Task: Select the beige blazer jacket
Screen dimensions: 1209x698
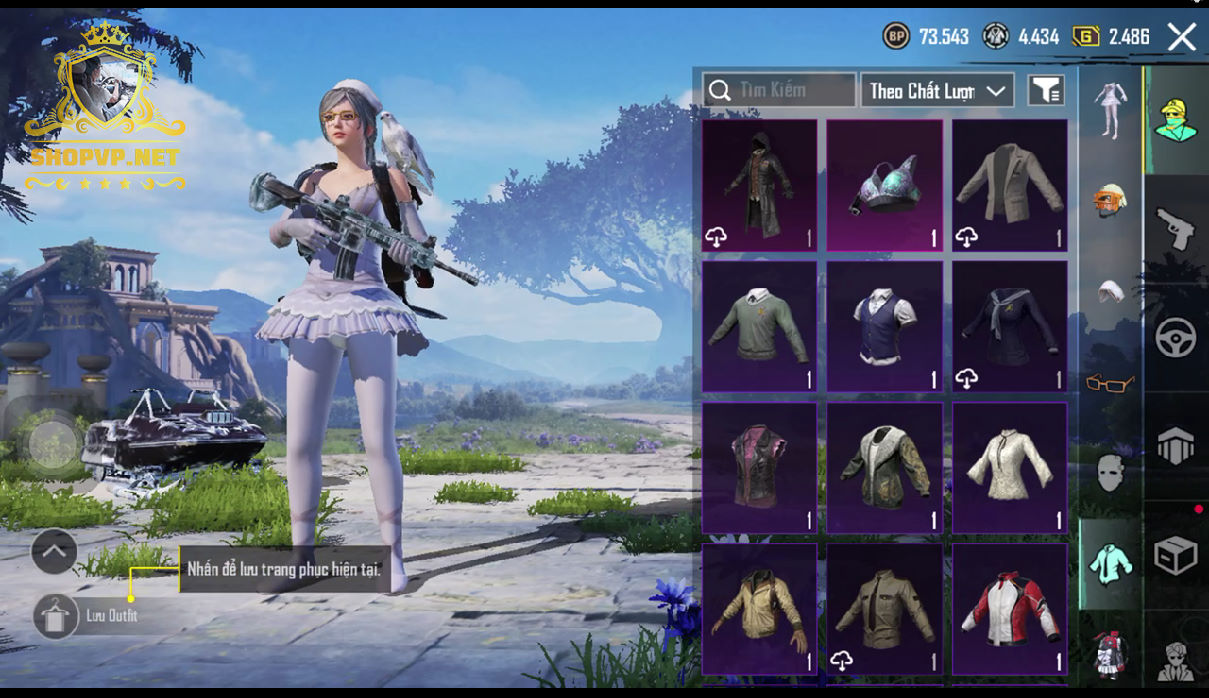Action: (x=1009, y=185)
